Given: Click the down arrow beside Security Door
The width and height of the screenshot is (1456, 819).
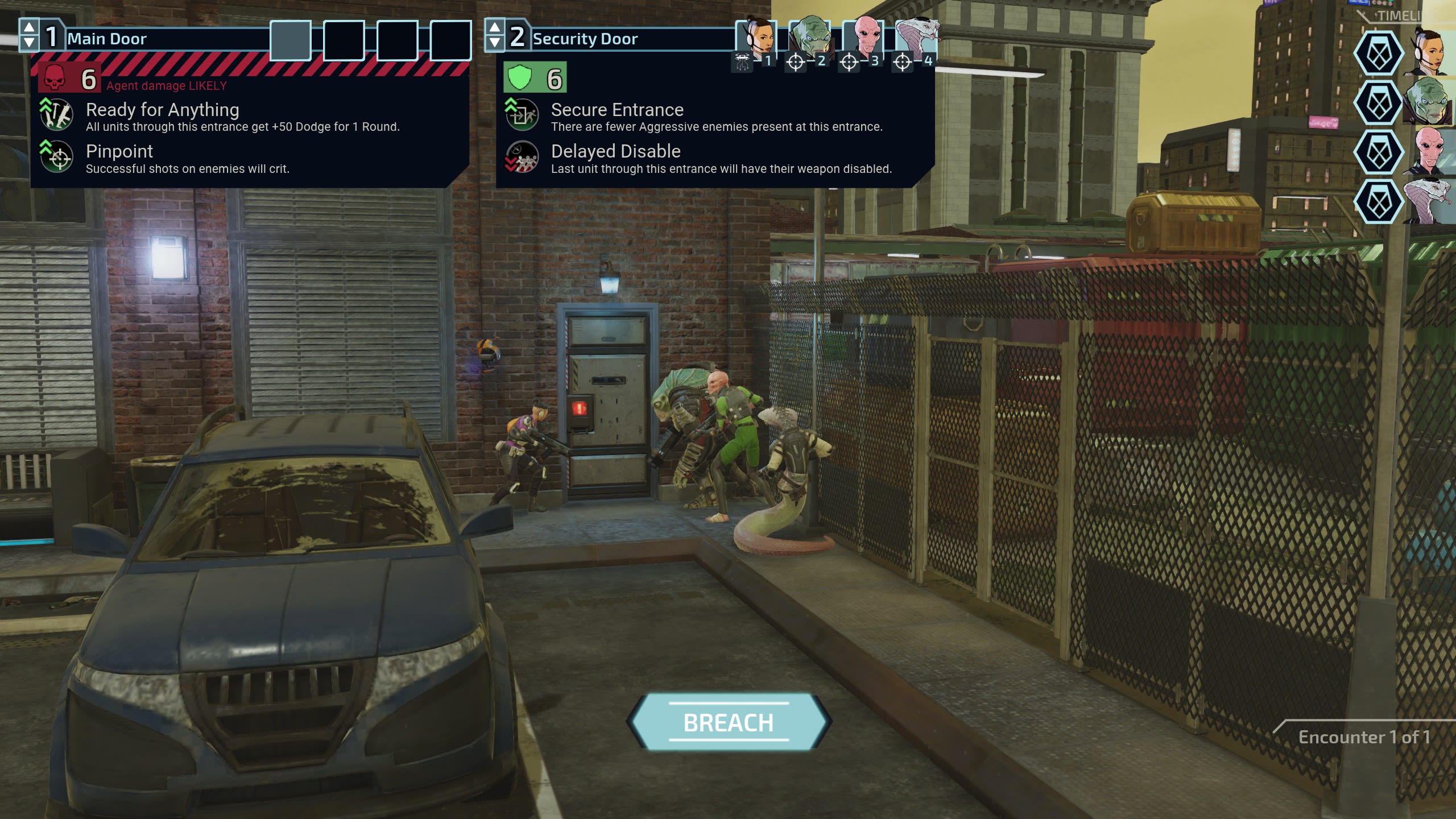Looking at the screenshot, I should click(495, 43).
